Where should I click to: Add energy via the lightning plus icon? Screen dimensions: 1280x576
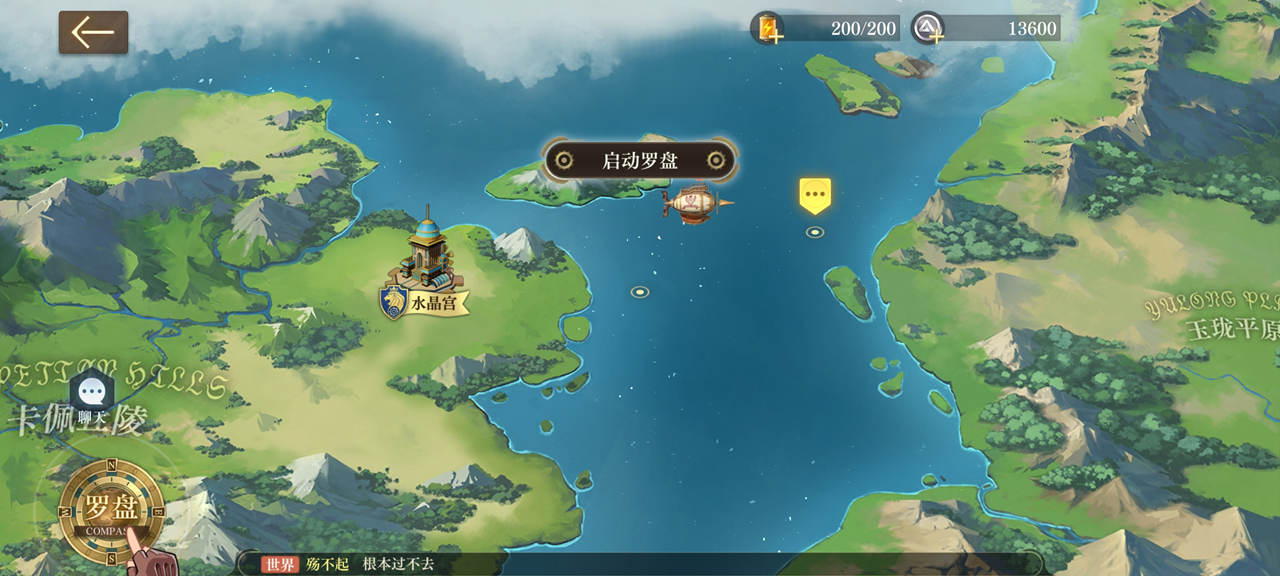(768, 28)
